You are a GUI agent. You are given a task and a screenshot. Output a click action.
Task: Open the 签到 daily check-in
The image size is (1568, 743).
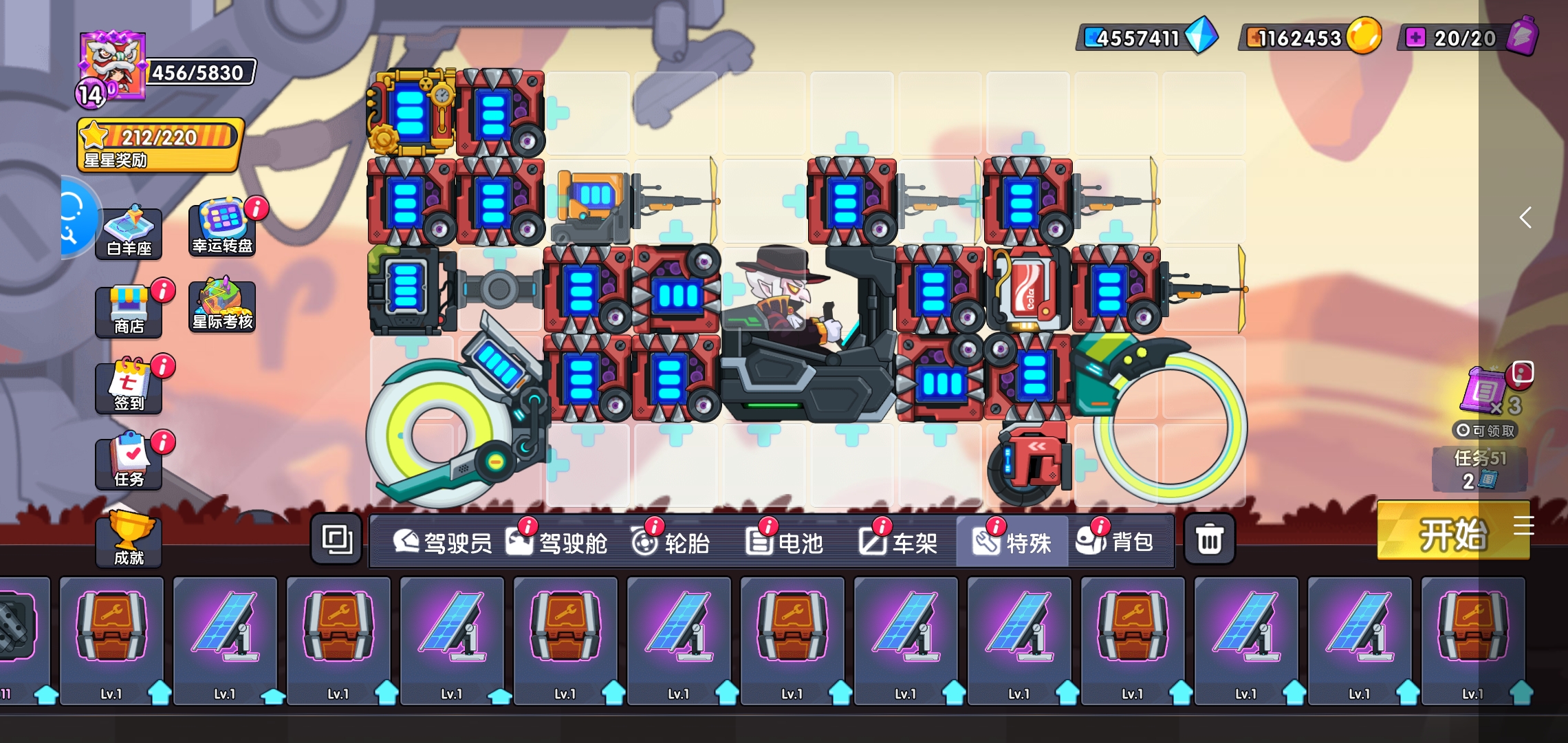coord(129,387)
